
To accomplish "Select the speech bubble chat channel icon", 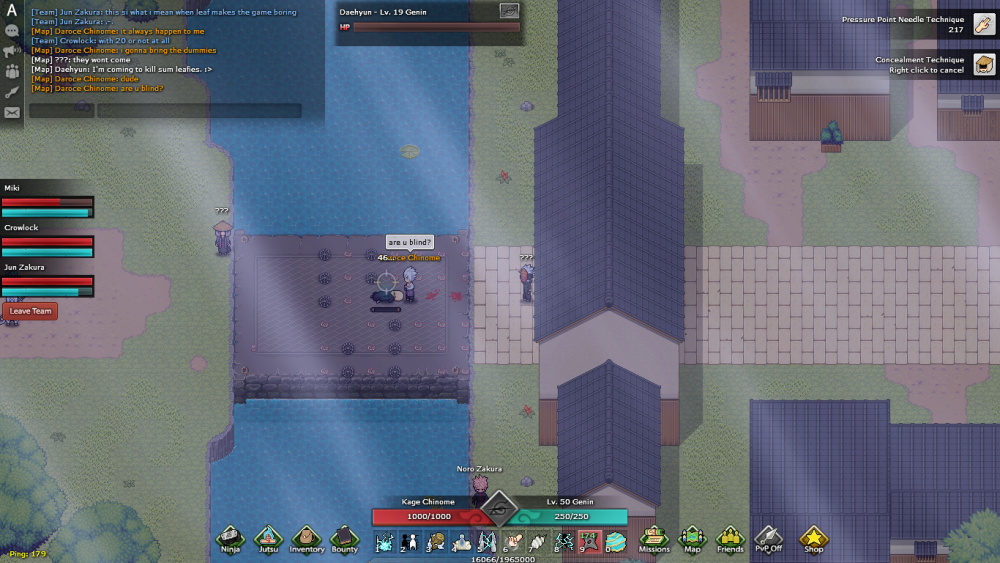I will (12, 31).
